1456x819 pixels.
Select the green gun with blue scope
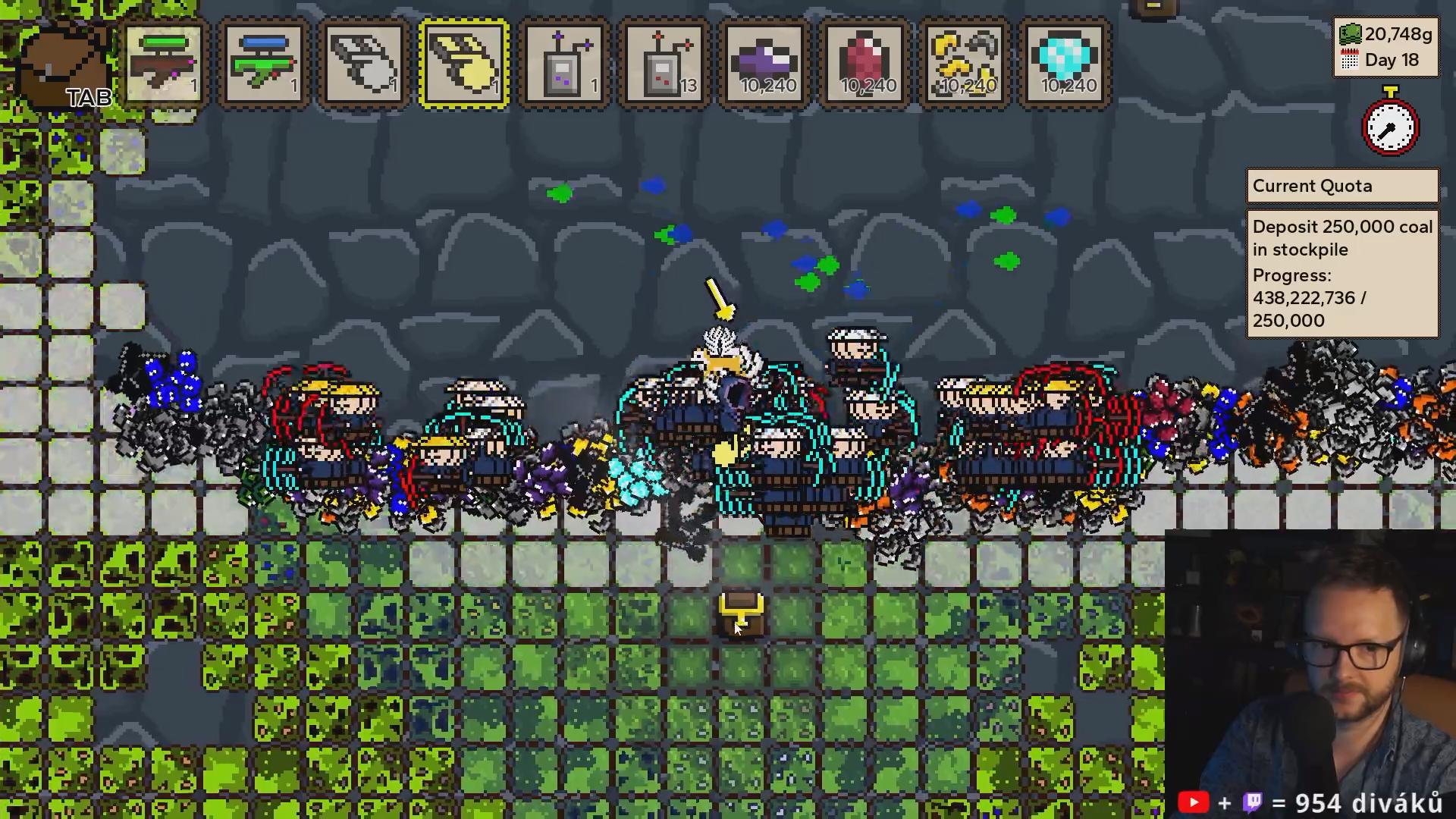point(264,64)
